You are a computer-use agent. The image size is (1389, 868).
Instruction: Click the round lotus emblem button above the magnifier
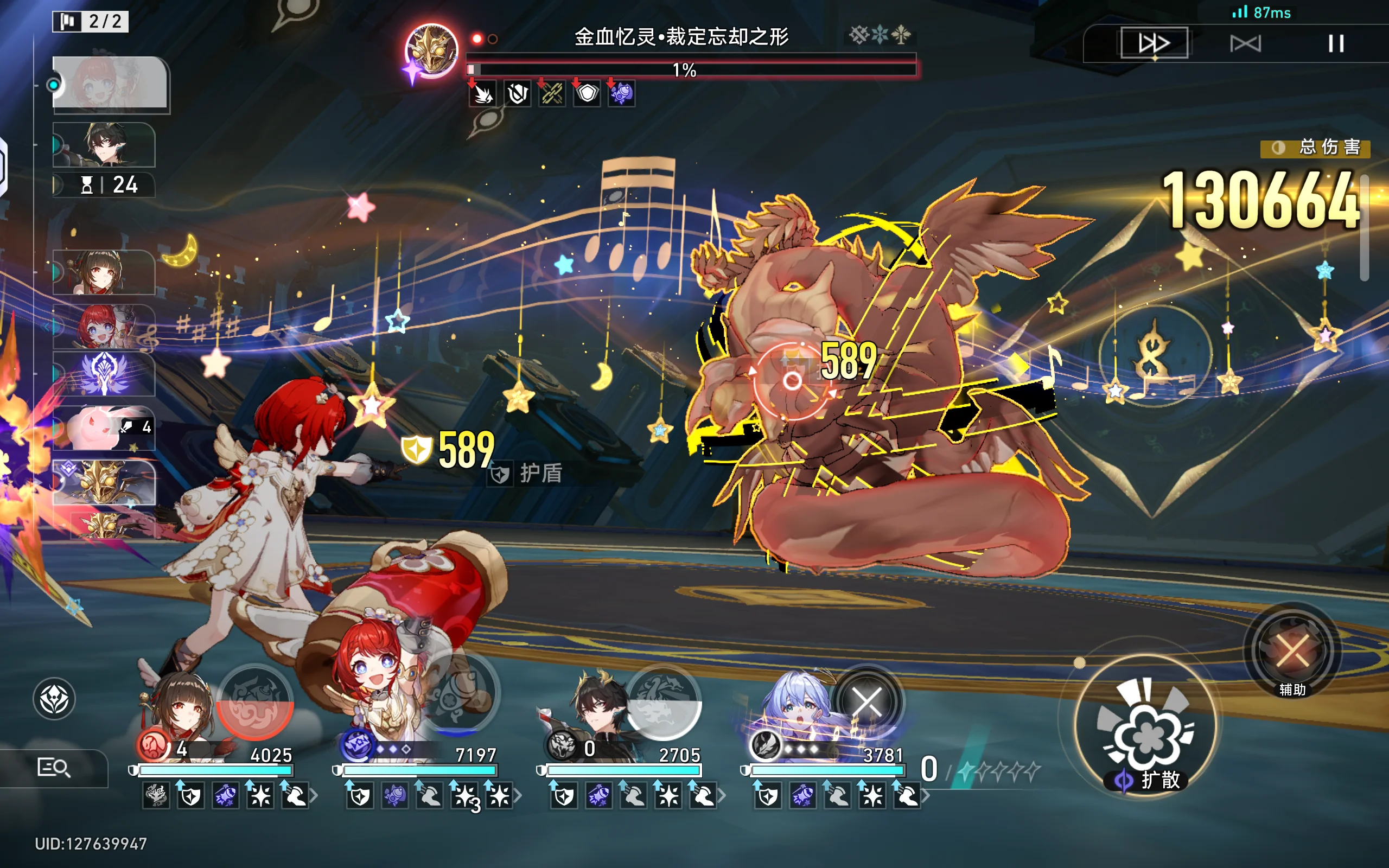pos(54,699)
